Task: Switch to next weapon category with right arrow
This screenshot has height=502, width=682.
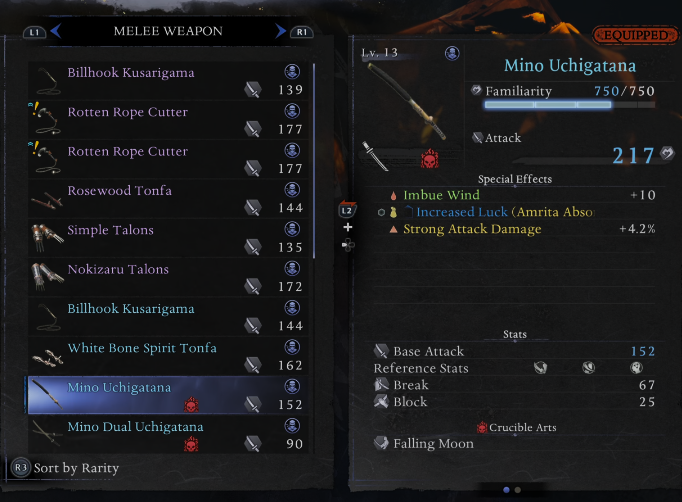Action: tap(281, 32)
